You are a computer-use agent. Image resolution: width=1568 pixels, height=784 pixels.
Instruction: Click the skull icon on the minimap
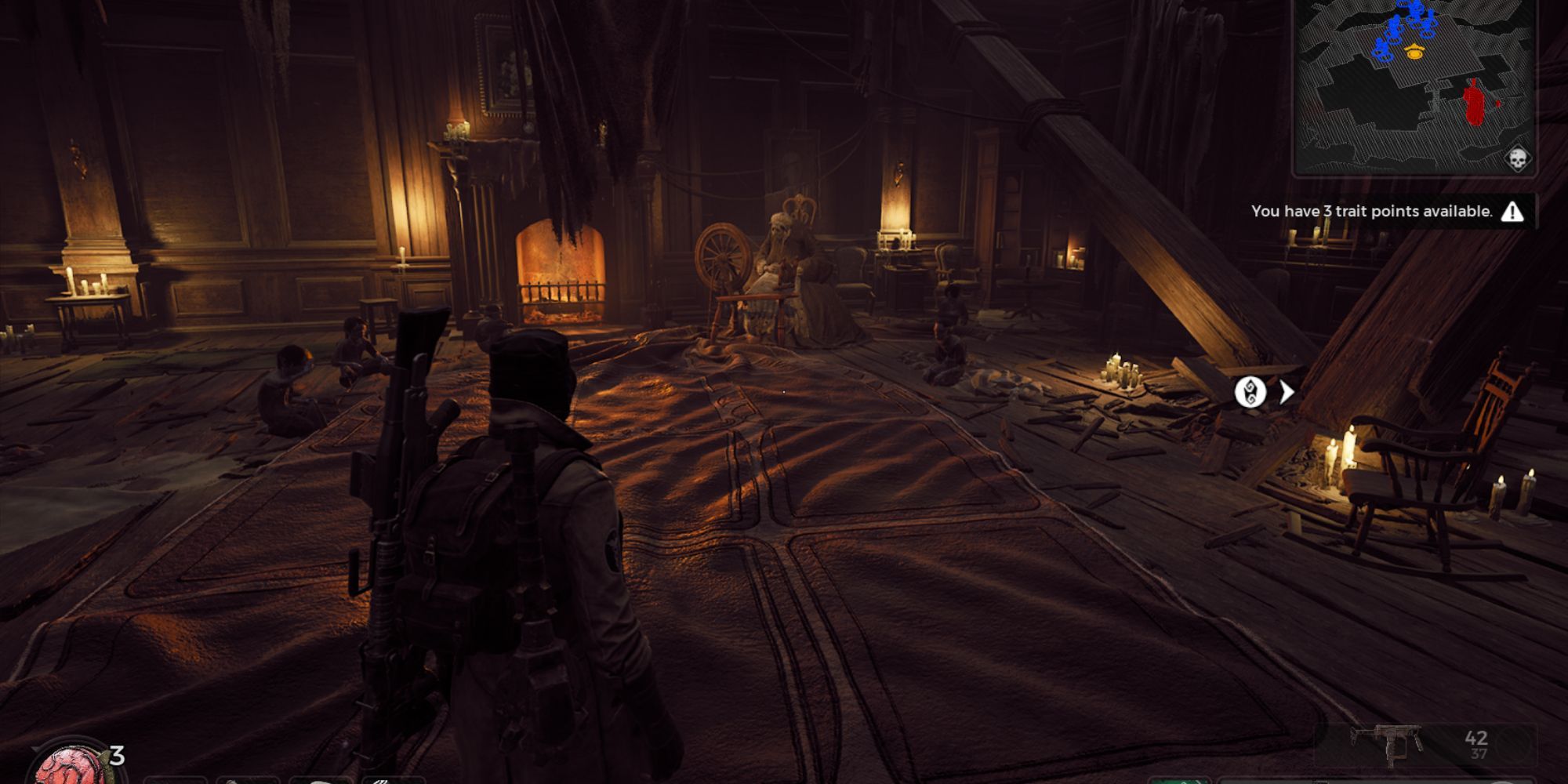coord(1517,159)
